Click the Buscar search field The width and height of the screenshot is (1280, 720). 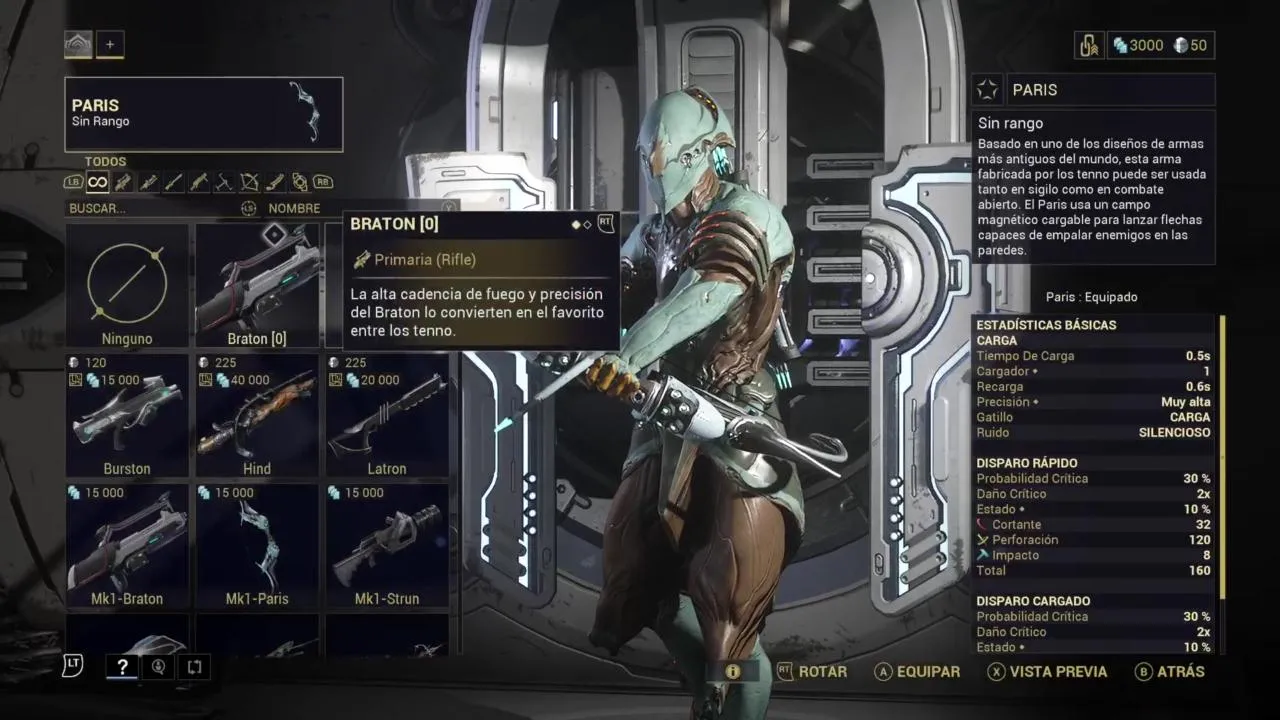click(150, 208)
